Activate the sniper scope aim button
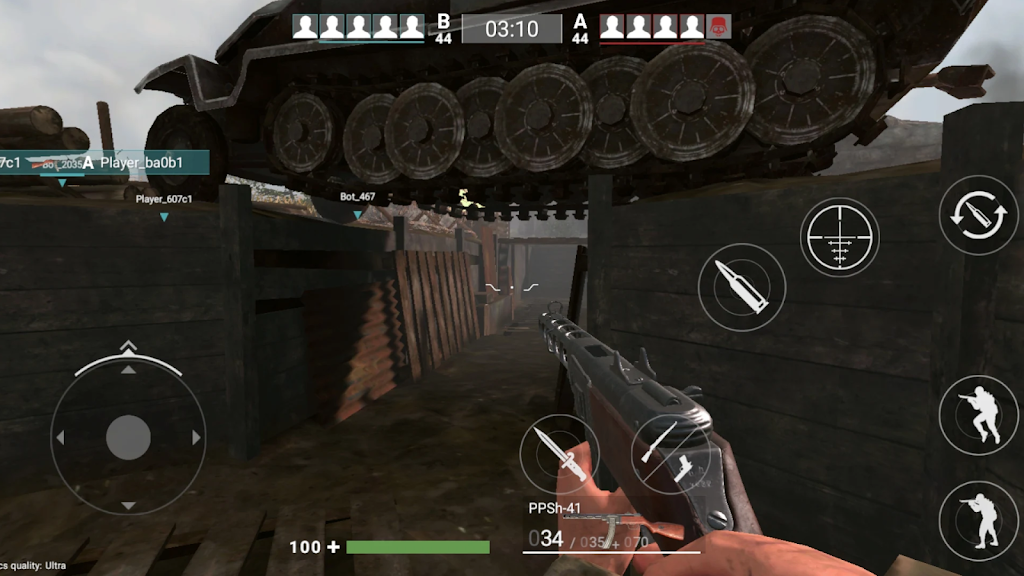This screenshot has height=576, width=1024. click(839, 236)
